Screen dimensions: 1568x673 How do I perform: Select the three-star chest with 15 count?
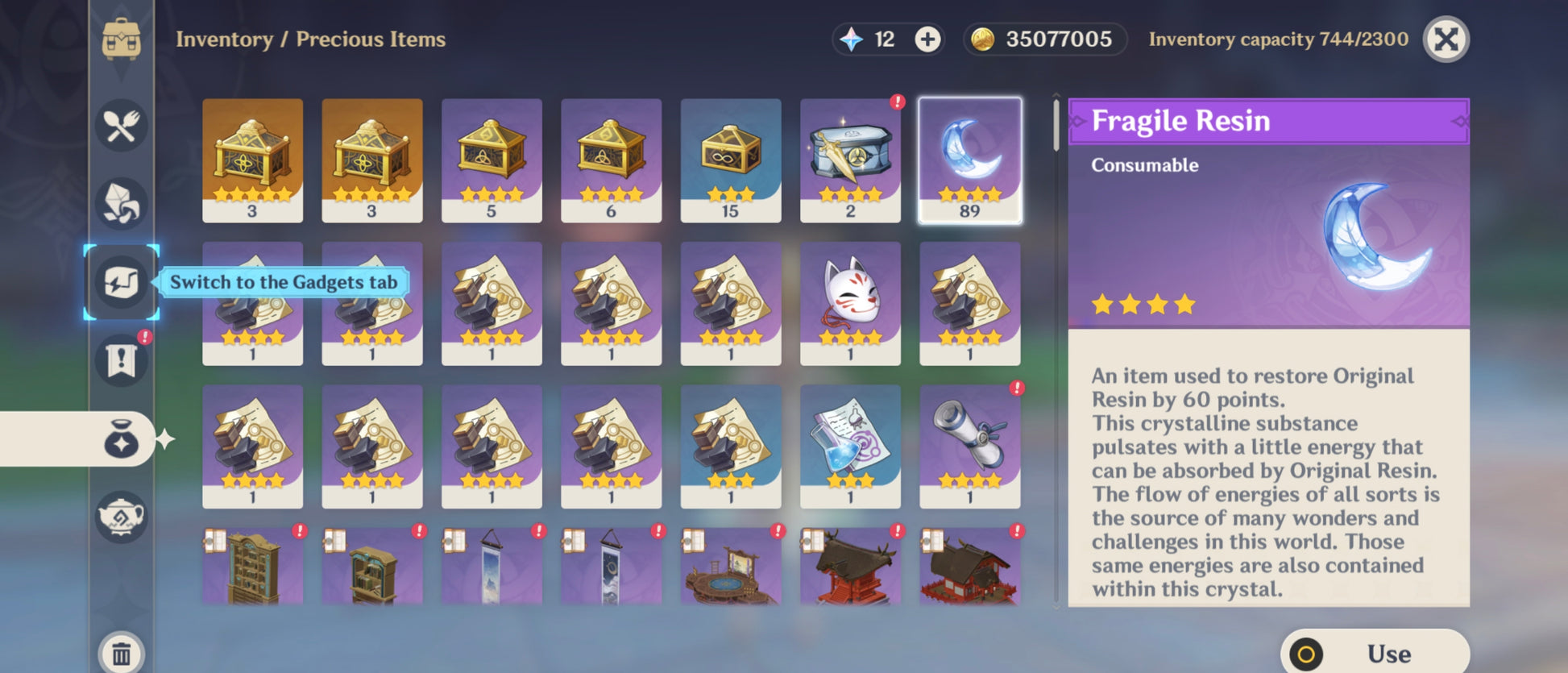[x=730, y=160]
